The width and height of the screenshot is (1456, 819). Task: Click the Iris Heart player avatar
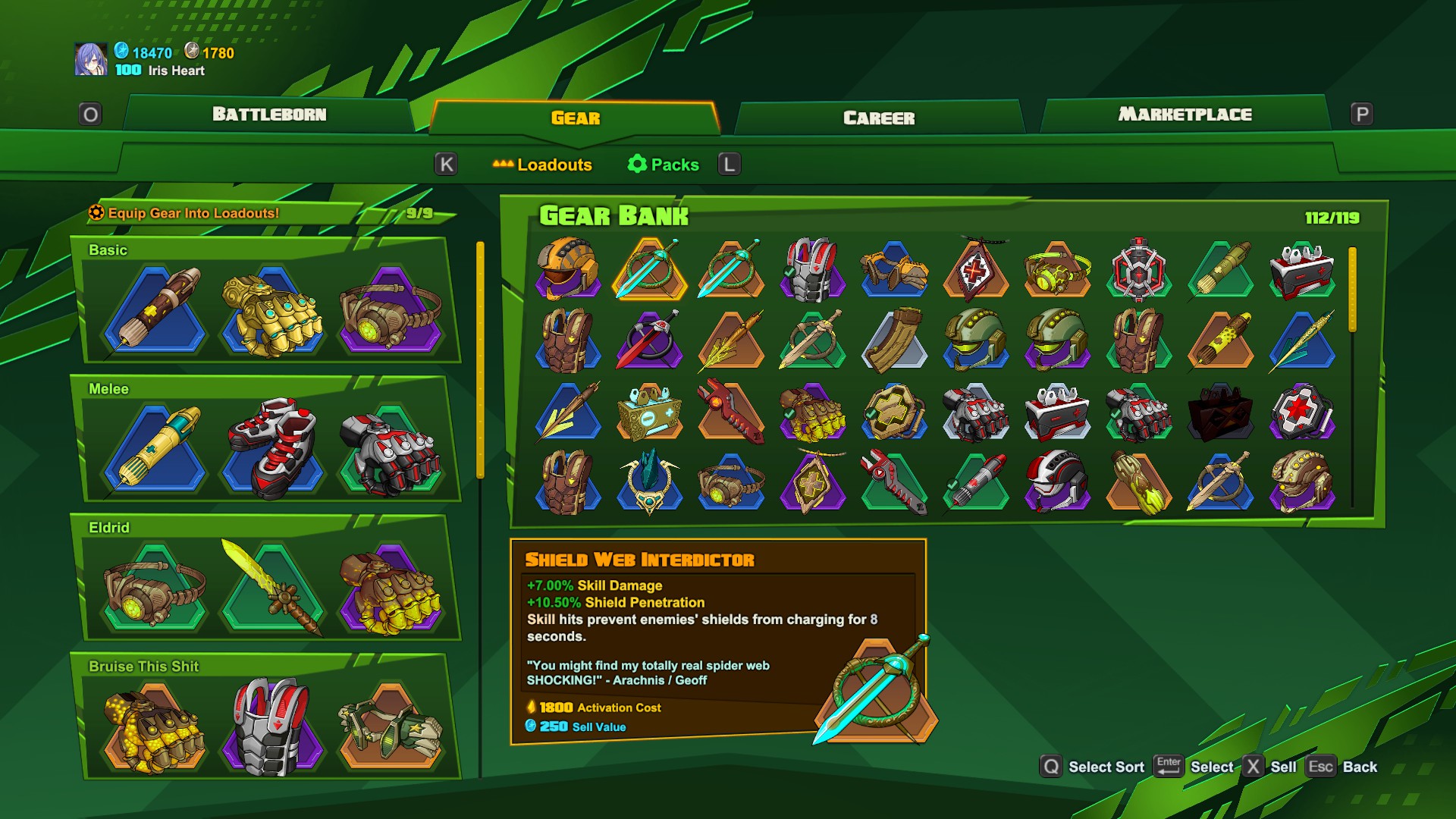pyautogui.click(x=91, y=59)
